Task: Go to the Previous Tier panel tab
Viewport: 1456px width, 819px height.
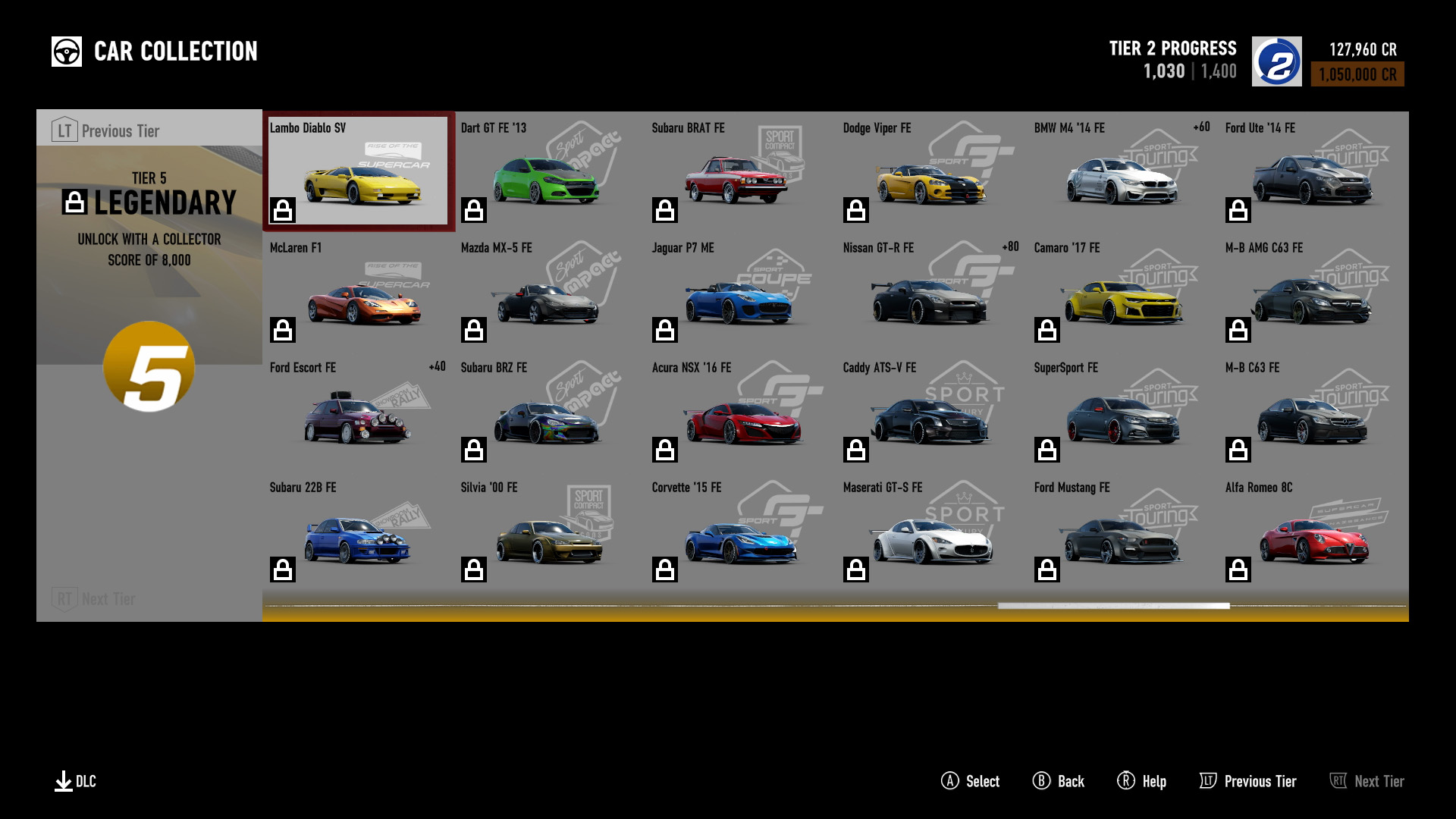Action: tap(106, 130)
